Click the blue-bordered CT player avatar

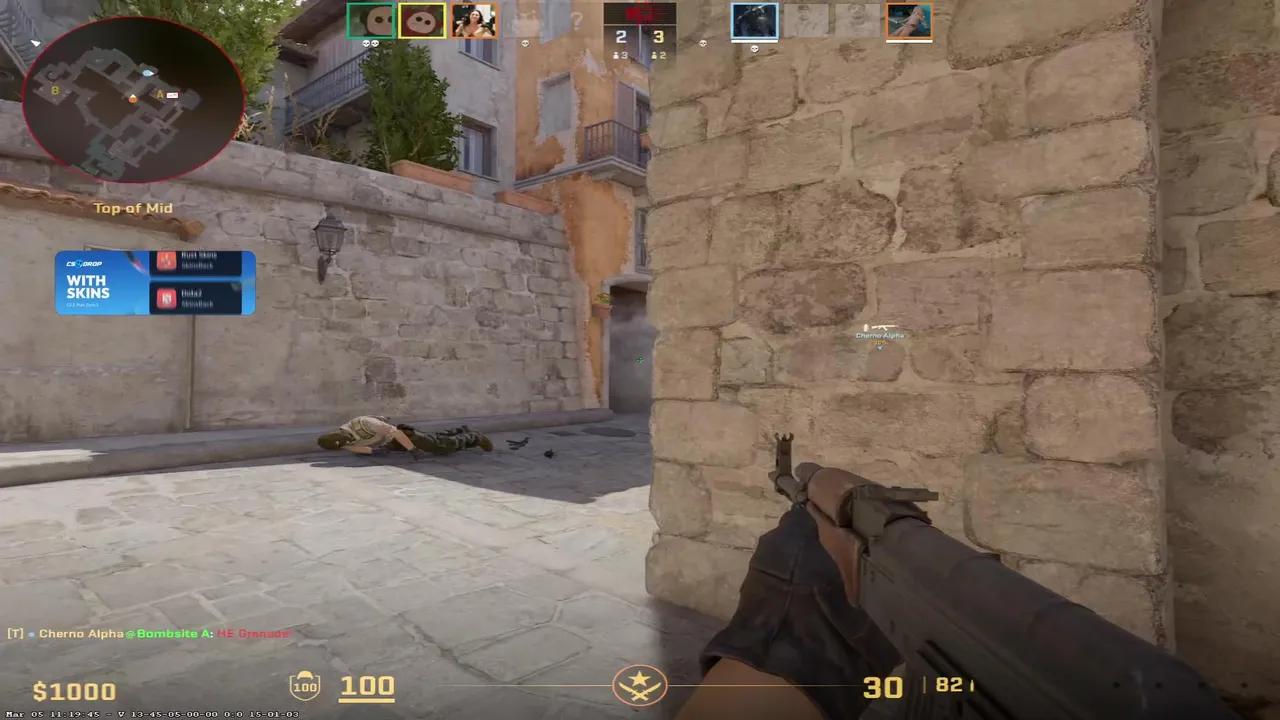click(x=754, y=20)
